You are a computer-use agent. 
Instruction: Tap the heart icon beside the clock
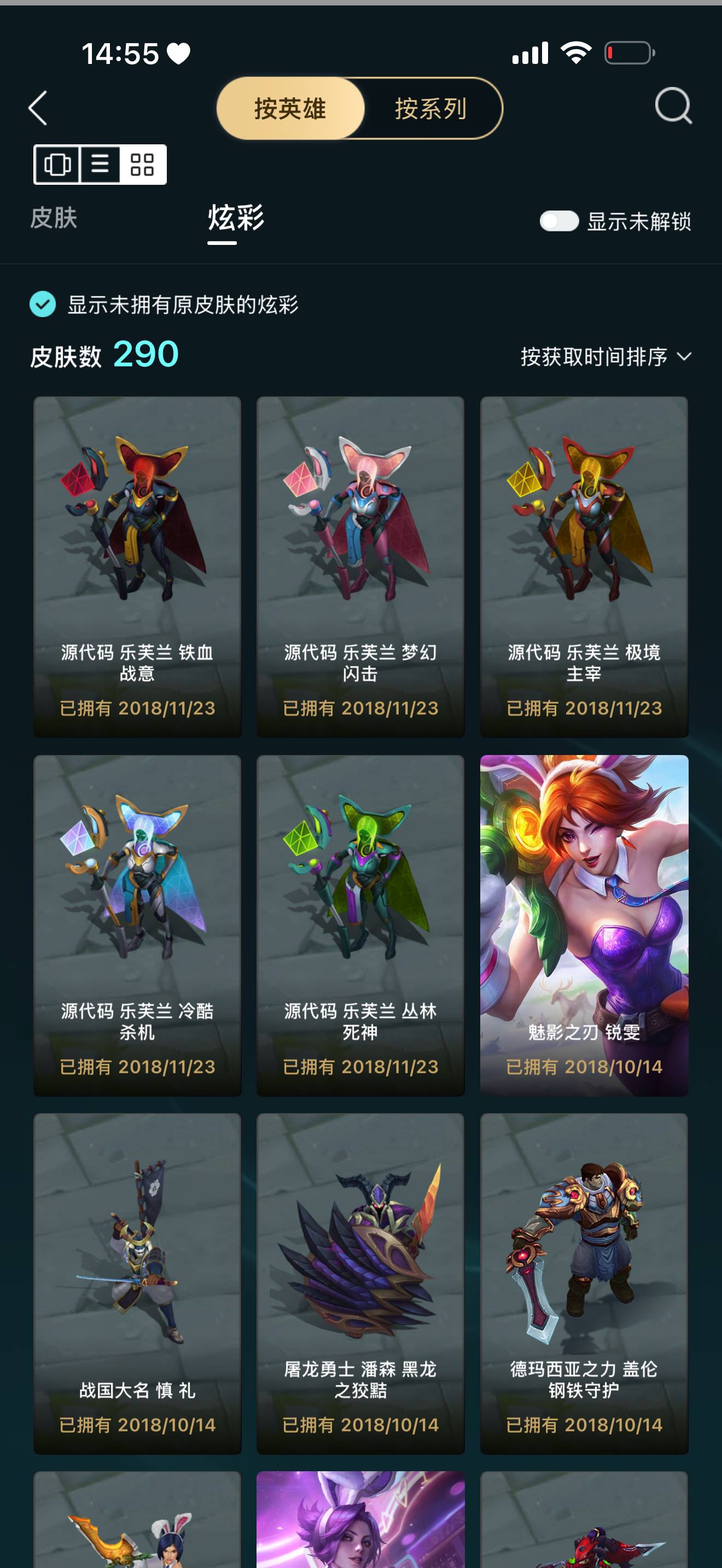tap(177, 54)
